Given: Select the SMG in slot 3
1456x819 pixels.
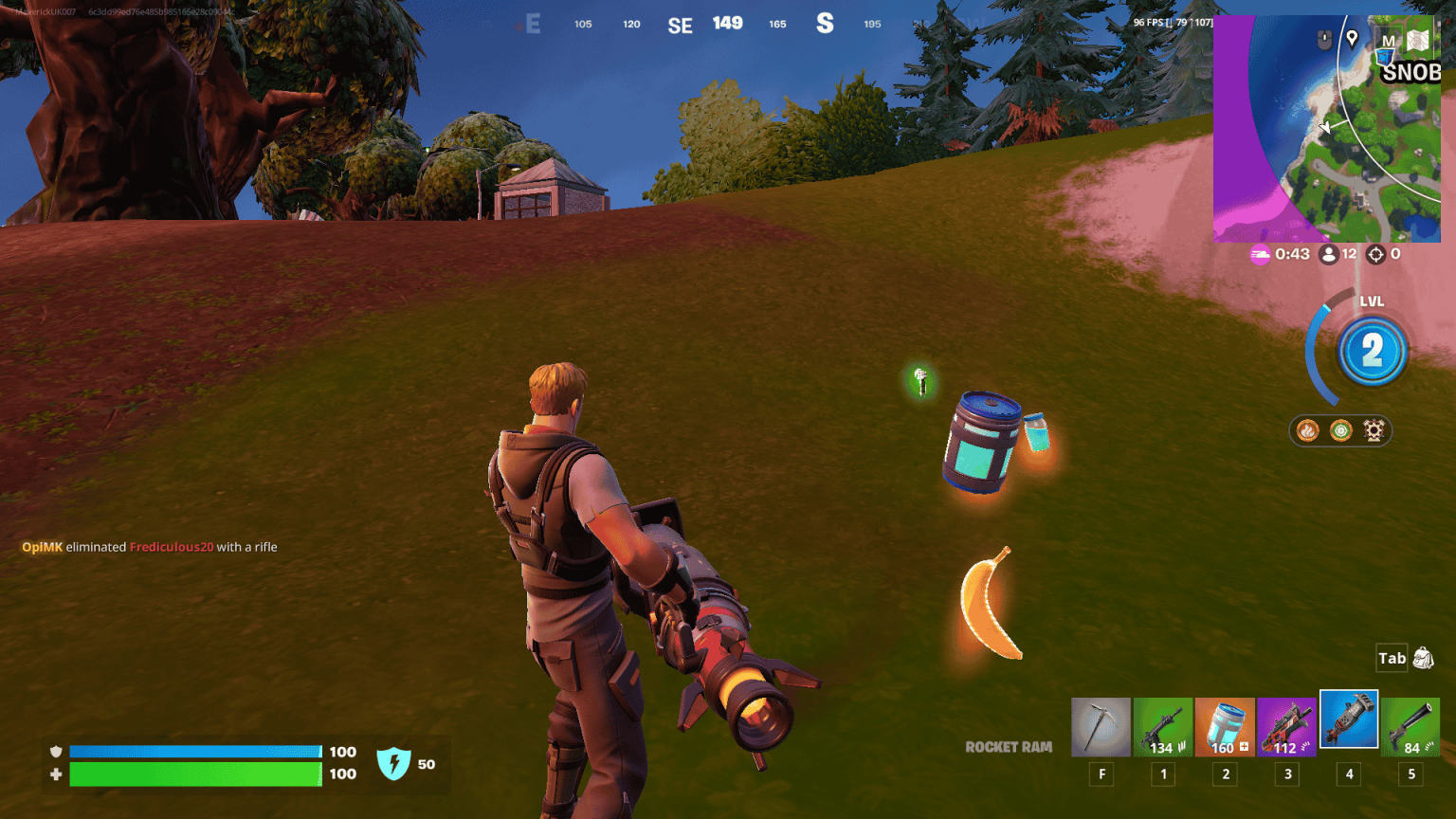Looking at the screenshot, I should click(x=1286, y=725).
